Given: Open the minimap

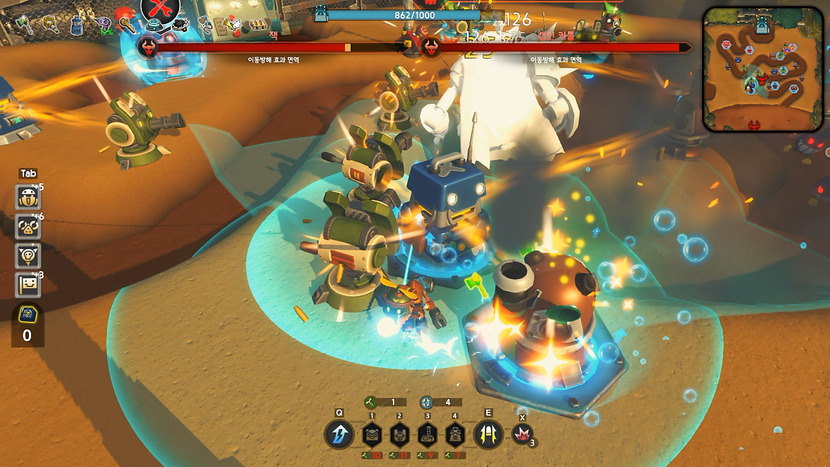Looking at the screenshot, I should [763, 70].
